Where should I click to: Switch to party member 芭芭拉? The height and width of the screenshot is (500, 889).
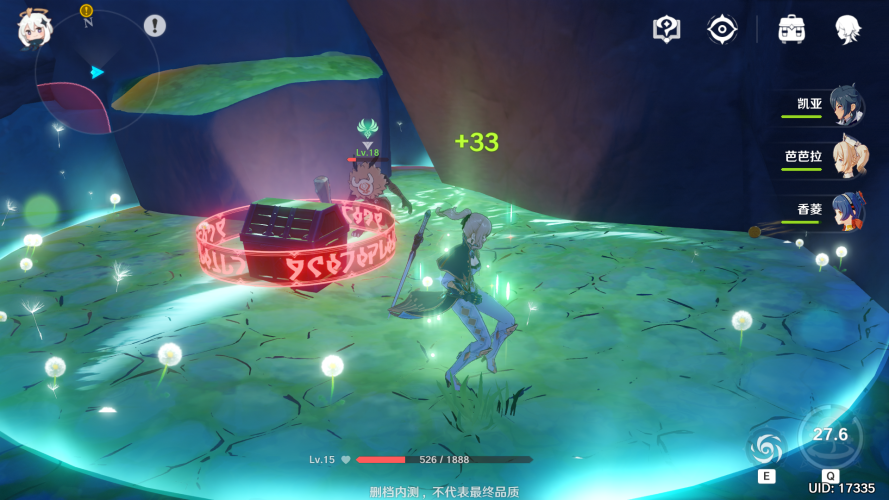pyautogui.click(x=823, y=158)
